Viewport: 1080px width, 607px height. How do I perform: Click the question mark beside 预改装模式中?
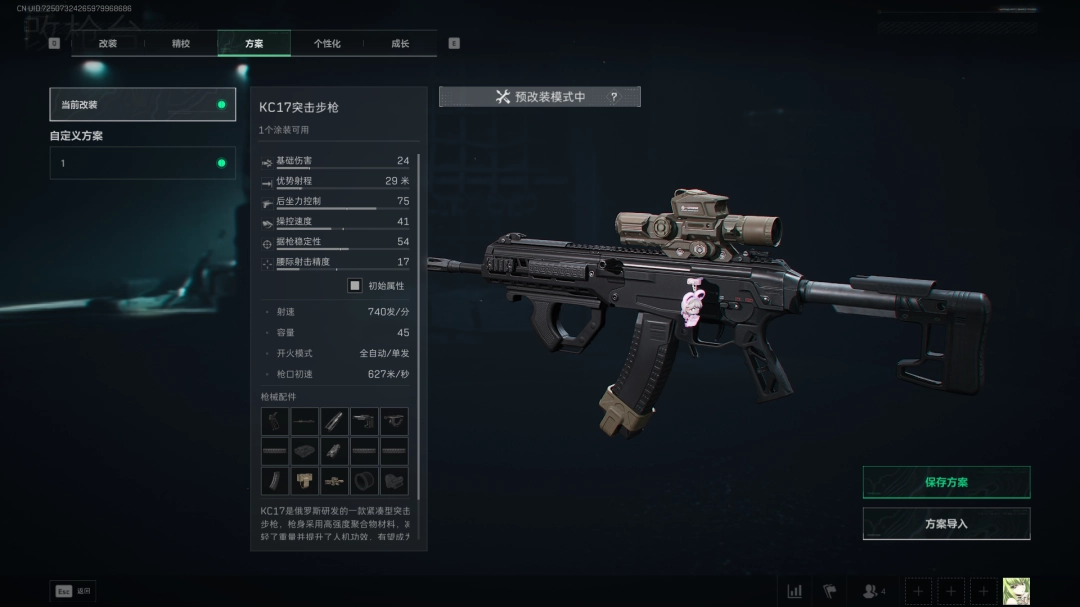click(x=614, y=97)
